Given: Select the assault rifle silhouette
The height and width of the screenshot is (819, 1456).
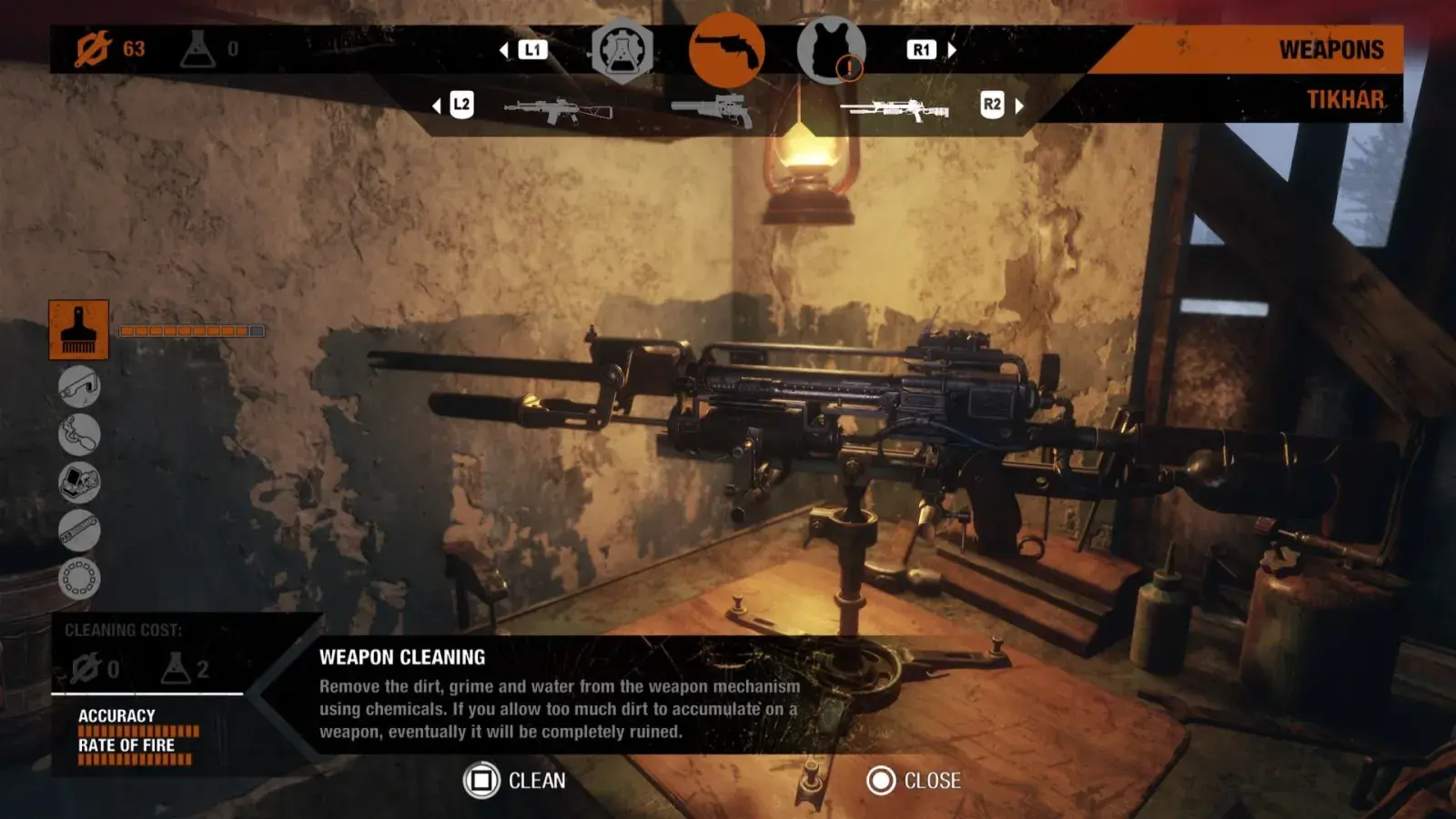Looking at the screenshot, I should click(x=558, y=111).
